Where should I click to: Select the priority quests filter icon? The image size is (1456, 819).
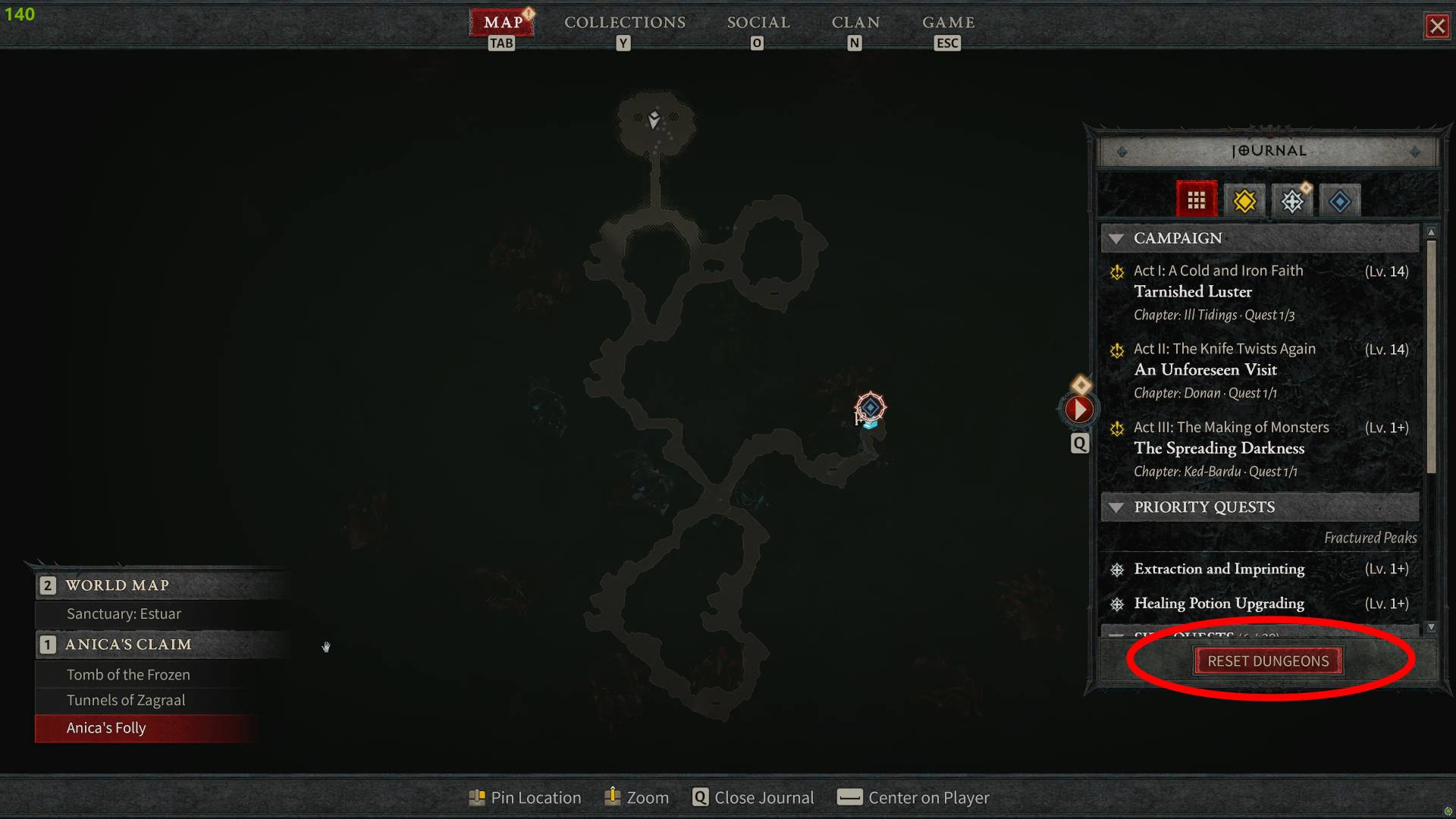point(1292,200)
